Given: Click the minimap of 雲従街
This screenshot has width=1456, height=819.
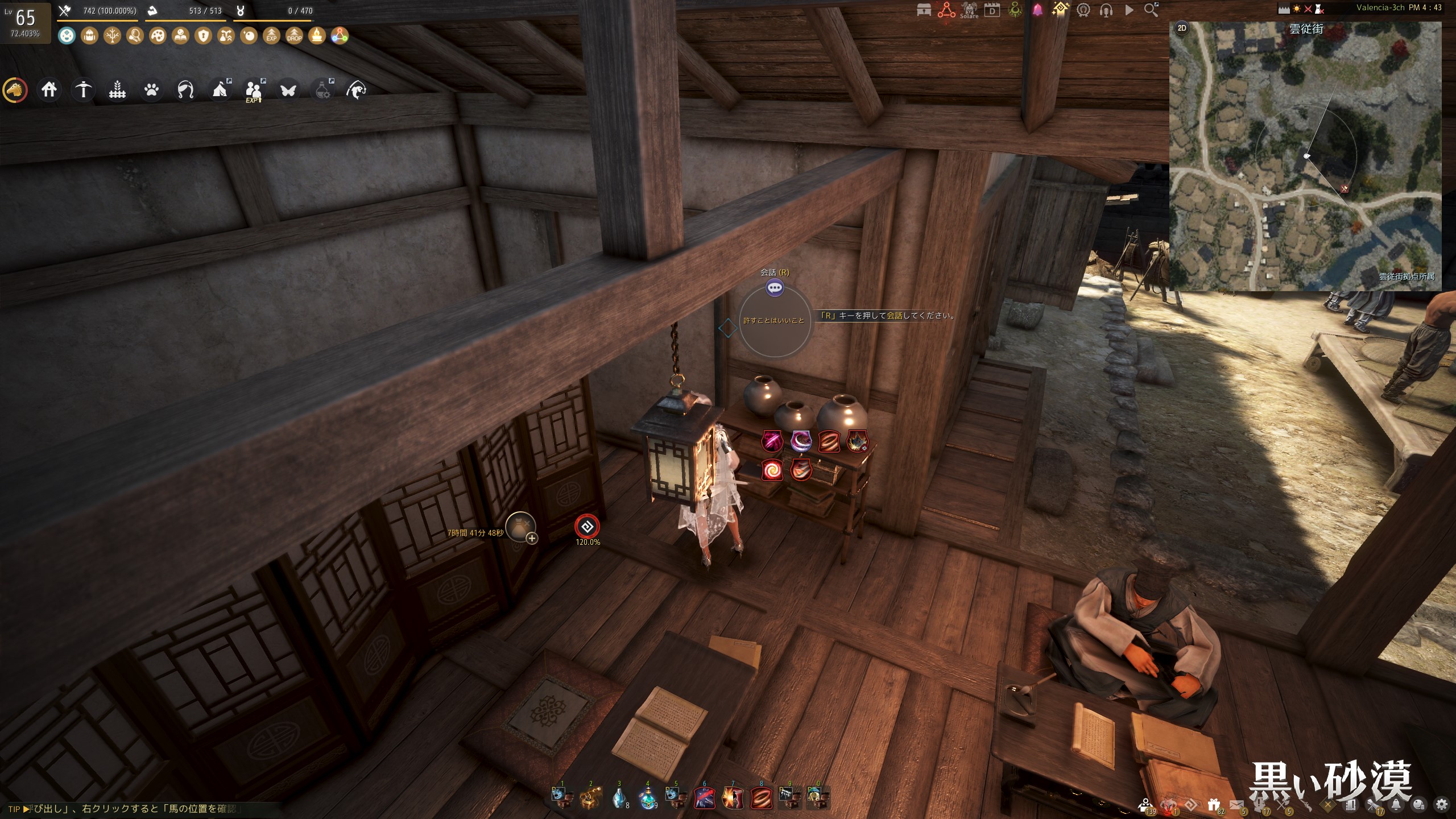Looking at the screenshot, I should click(1305, 156).
